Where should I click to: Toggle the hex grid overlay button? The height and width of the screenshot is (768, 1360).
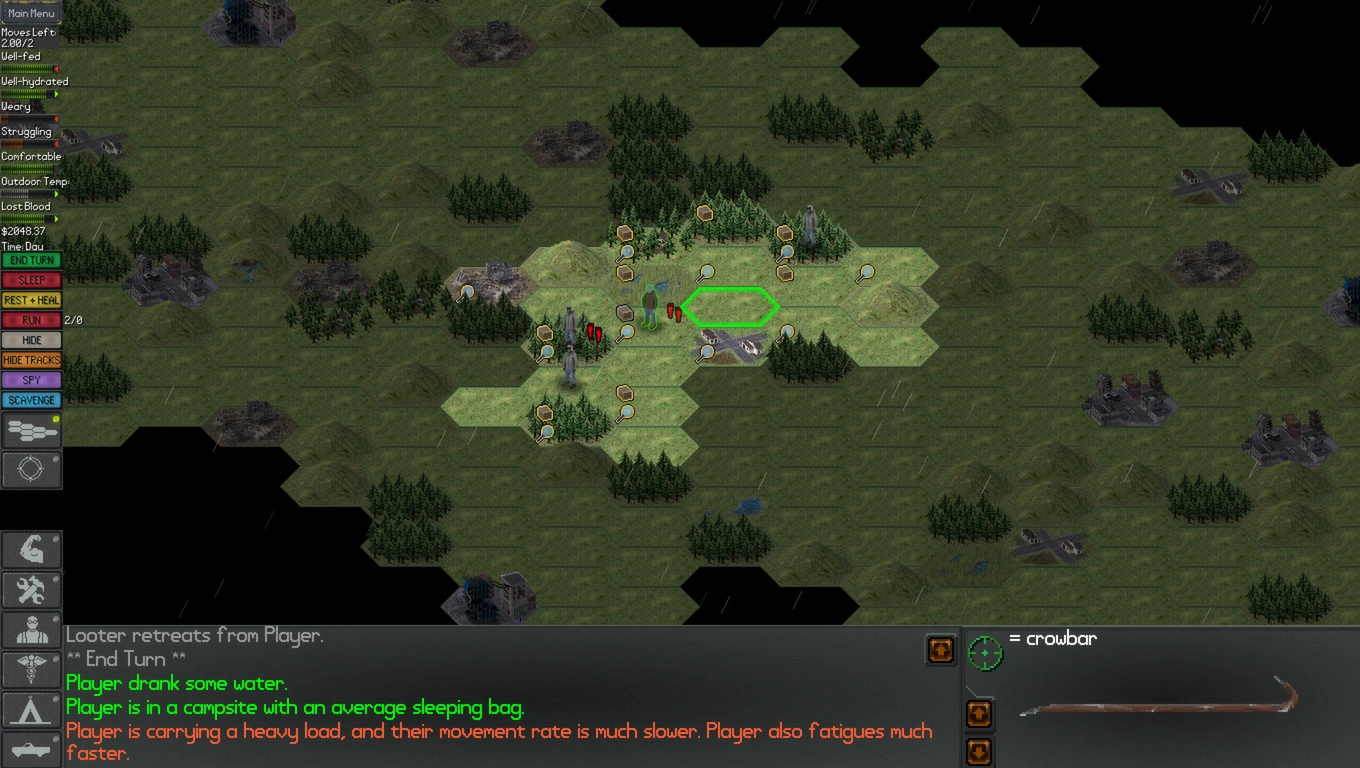(x=31, y=430)
